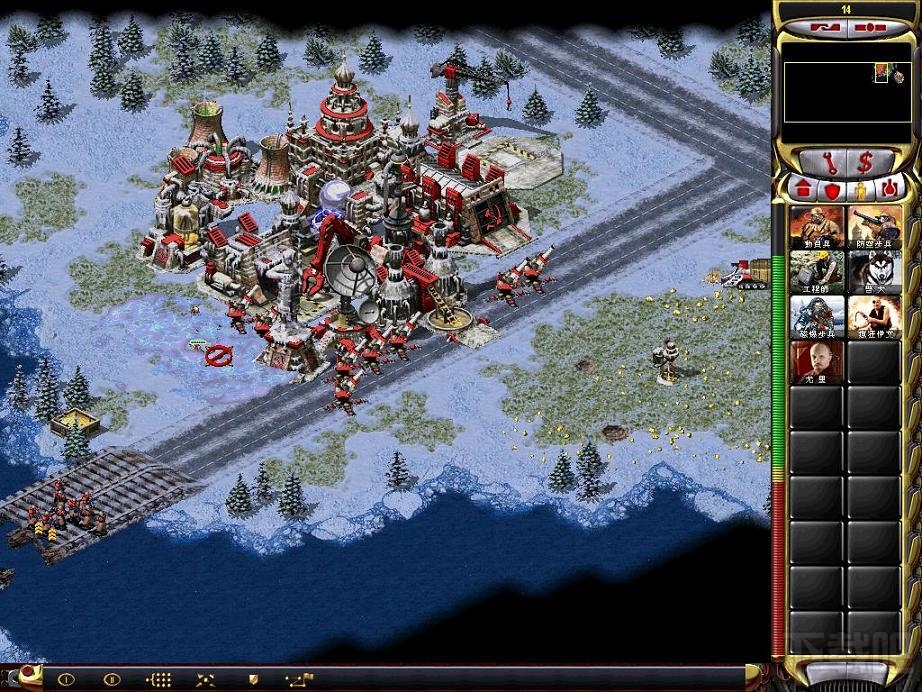Image resolution: width=922 pixels, height=692 pixels.
Task: Train an attack dog from the sidebar
Action: pyautogui.click(x=874, y=271)
